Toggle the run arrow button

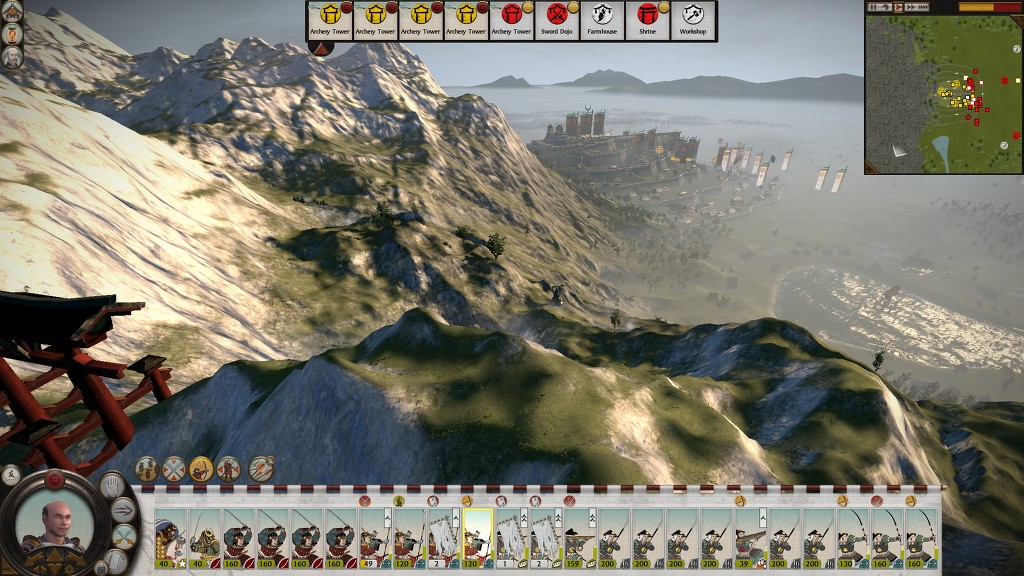pyautogui.click(x=125, y=510)
